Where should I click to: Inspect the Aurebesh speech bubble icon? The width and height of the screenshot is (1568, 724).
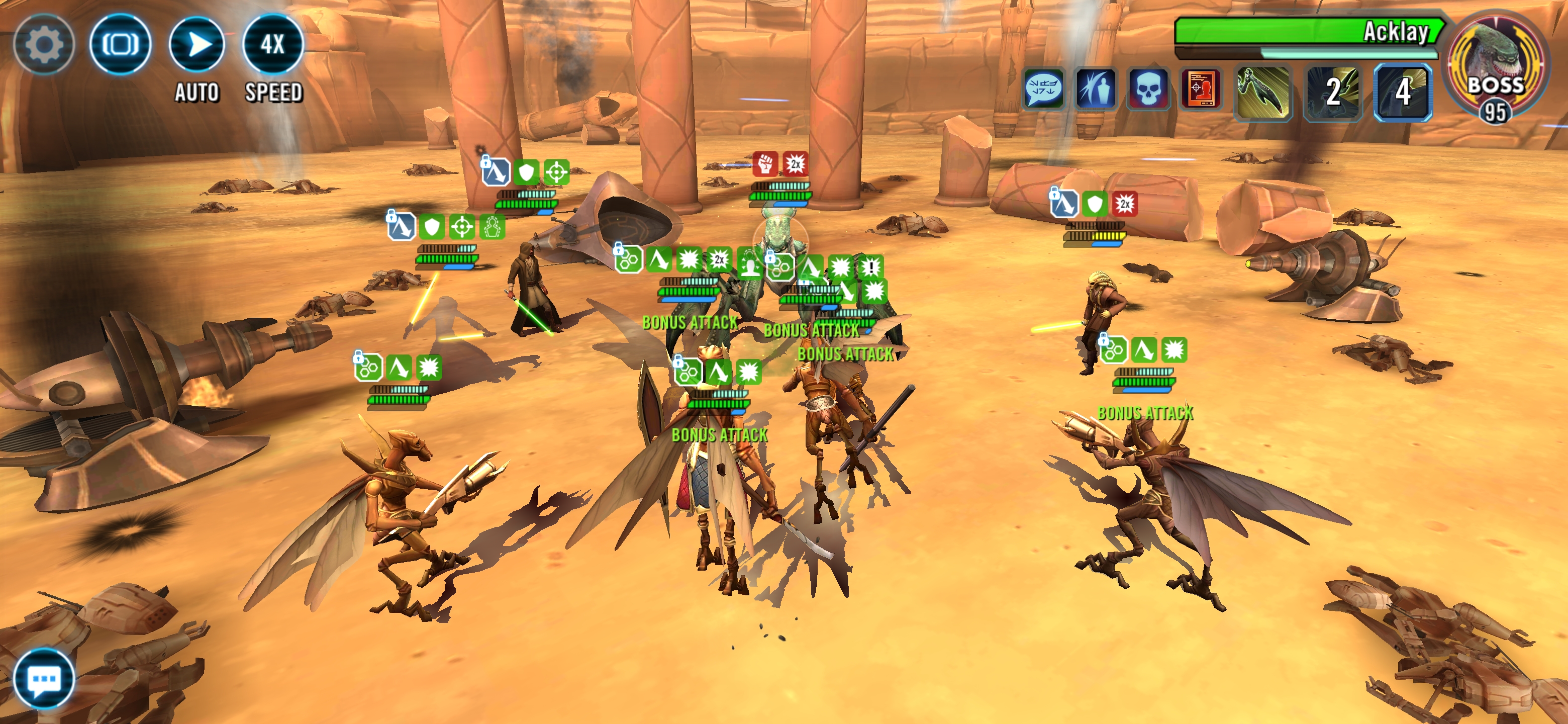pos(1043,89)
